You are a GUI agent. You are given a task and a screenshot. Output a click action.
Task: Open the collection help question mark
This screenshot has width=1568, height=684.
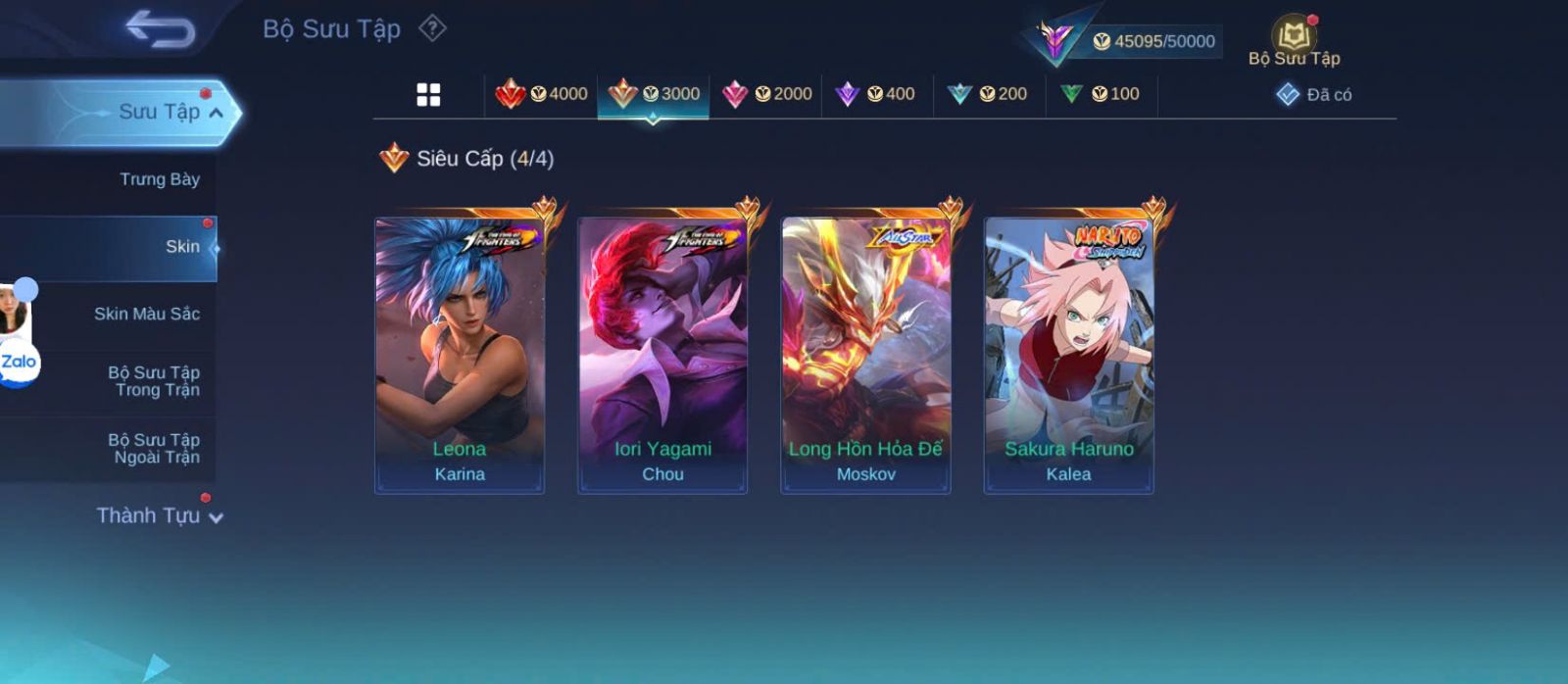(x=432, y=28)
